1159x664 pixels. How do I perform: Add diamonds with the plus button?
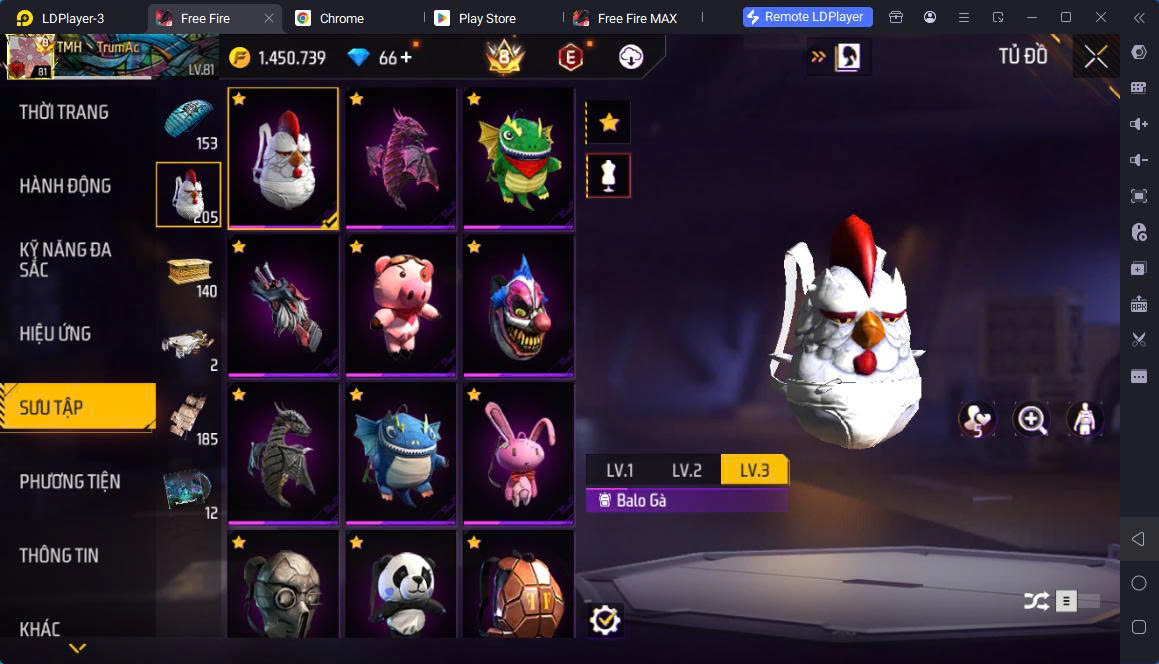tap(406, 58)
